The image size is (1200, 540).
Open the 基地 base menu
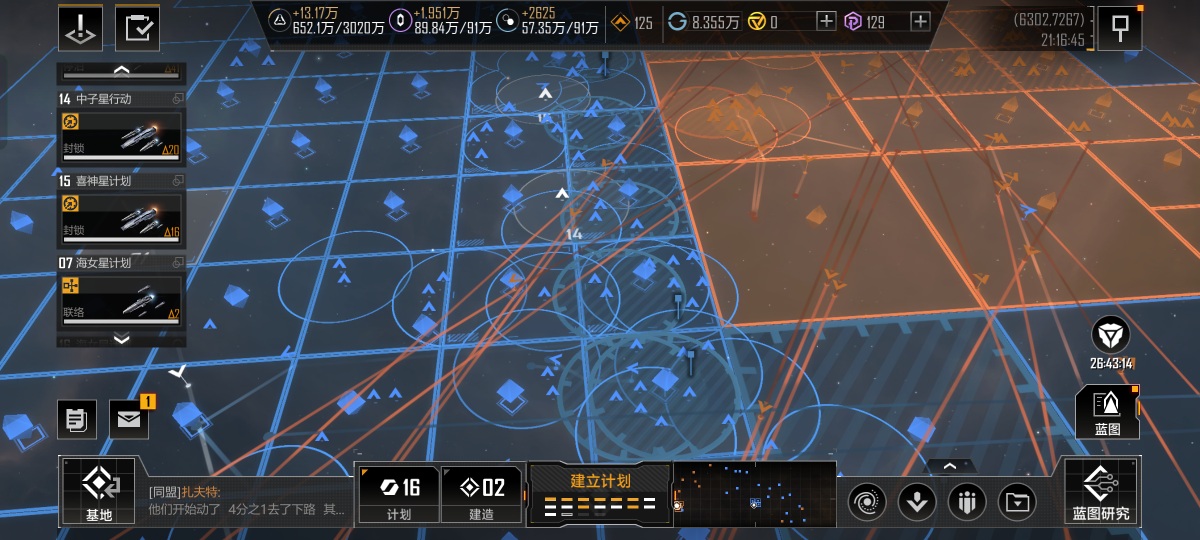pos(99,492)
